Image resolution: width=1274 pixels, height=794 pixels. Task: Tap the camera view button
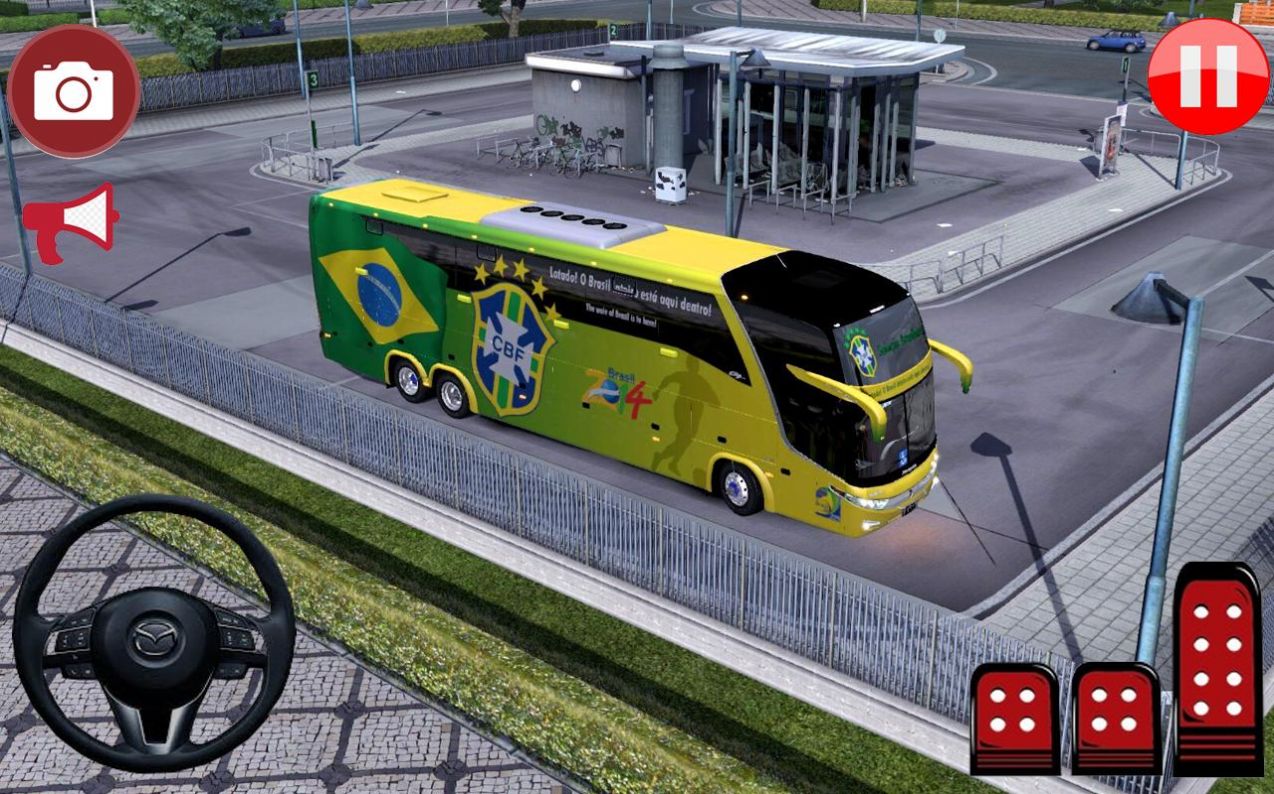coord(73,91)
